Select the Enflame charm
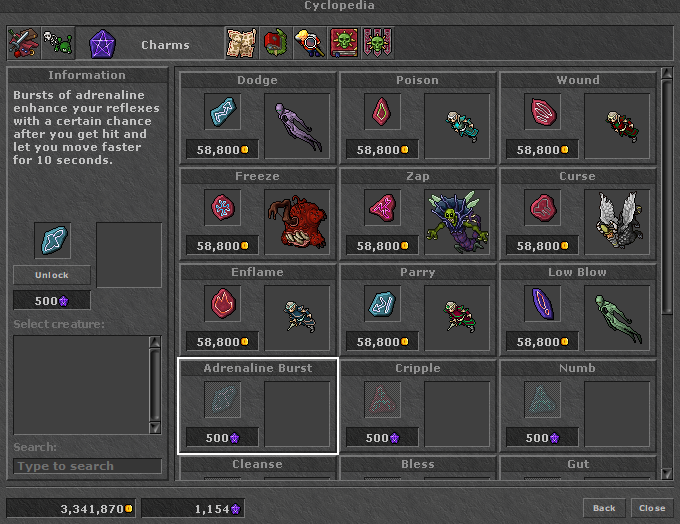 tap(258, 308)
